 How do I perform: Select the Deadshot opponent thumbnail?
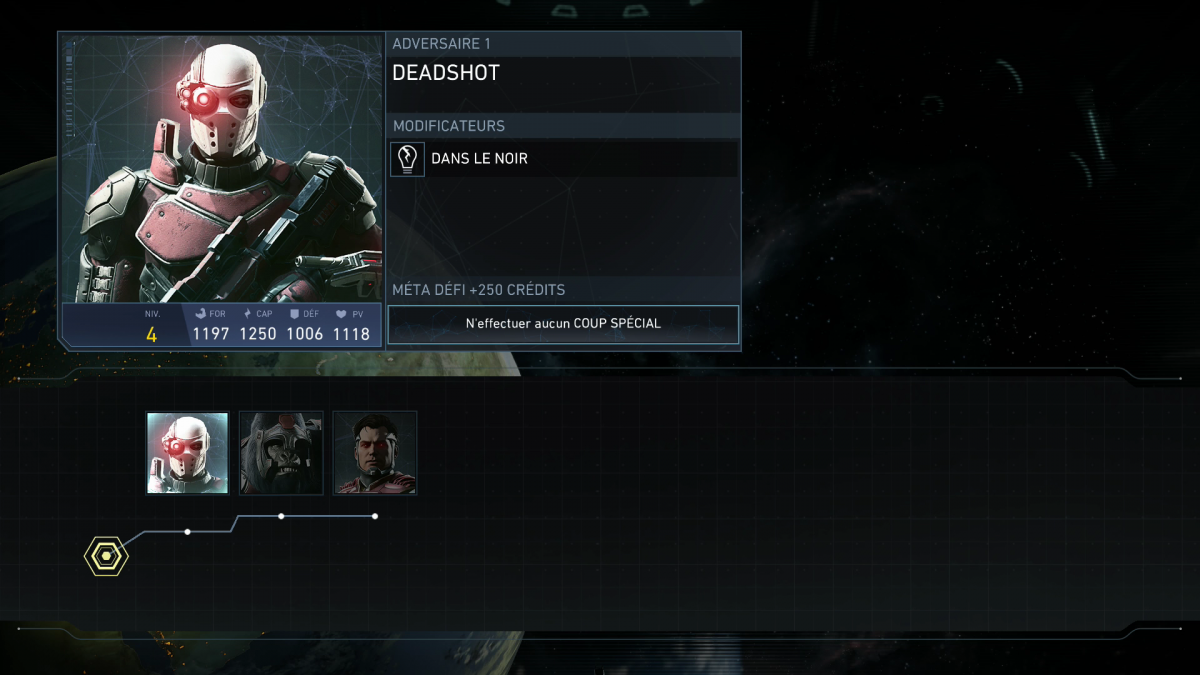[187, 453]
